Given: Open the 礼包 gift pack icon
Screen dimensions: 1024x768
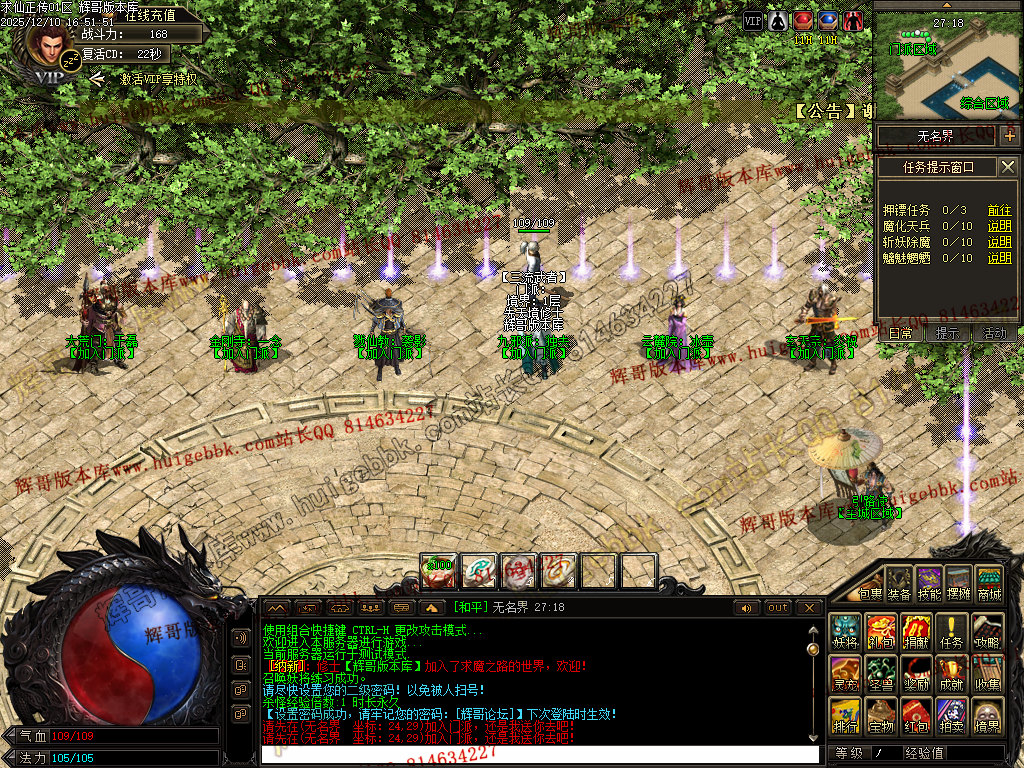Looking at the screenshot, I should click(x=881, y=632).
